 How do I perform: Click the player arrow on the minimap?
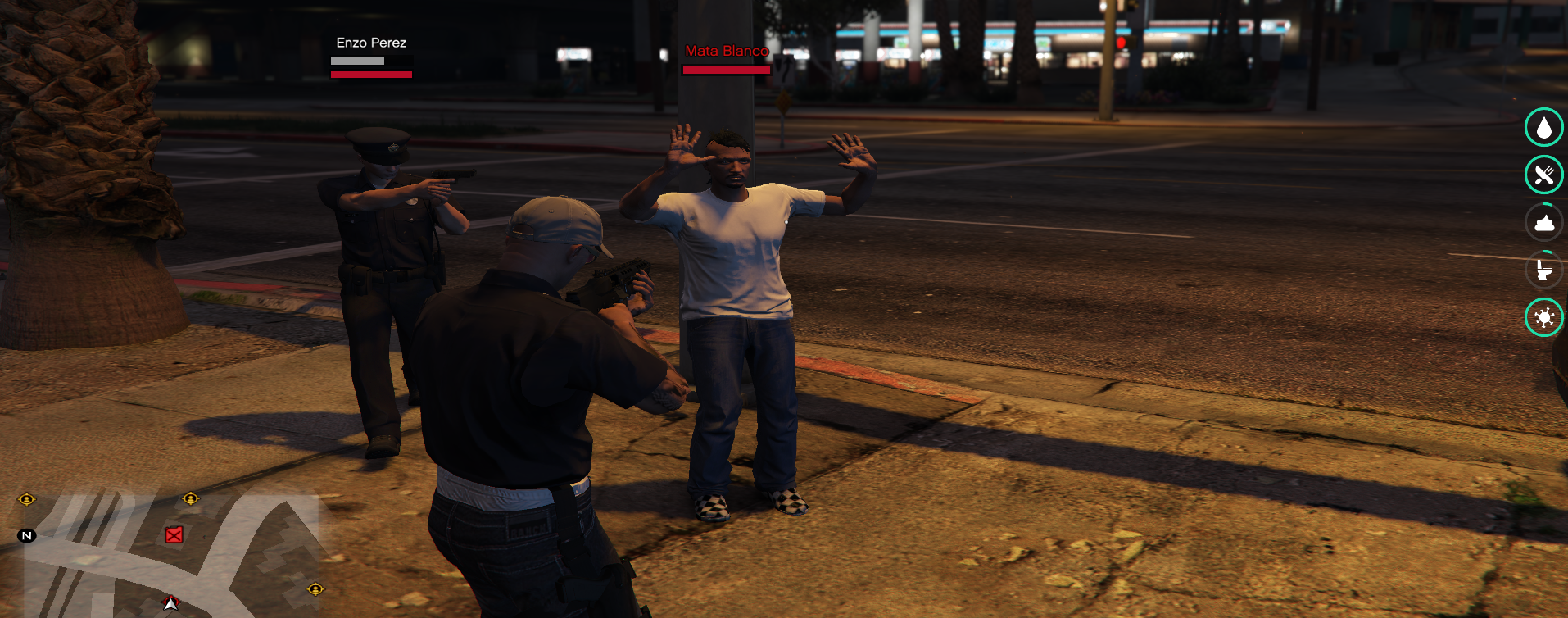(x=170, y=604)
